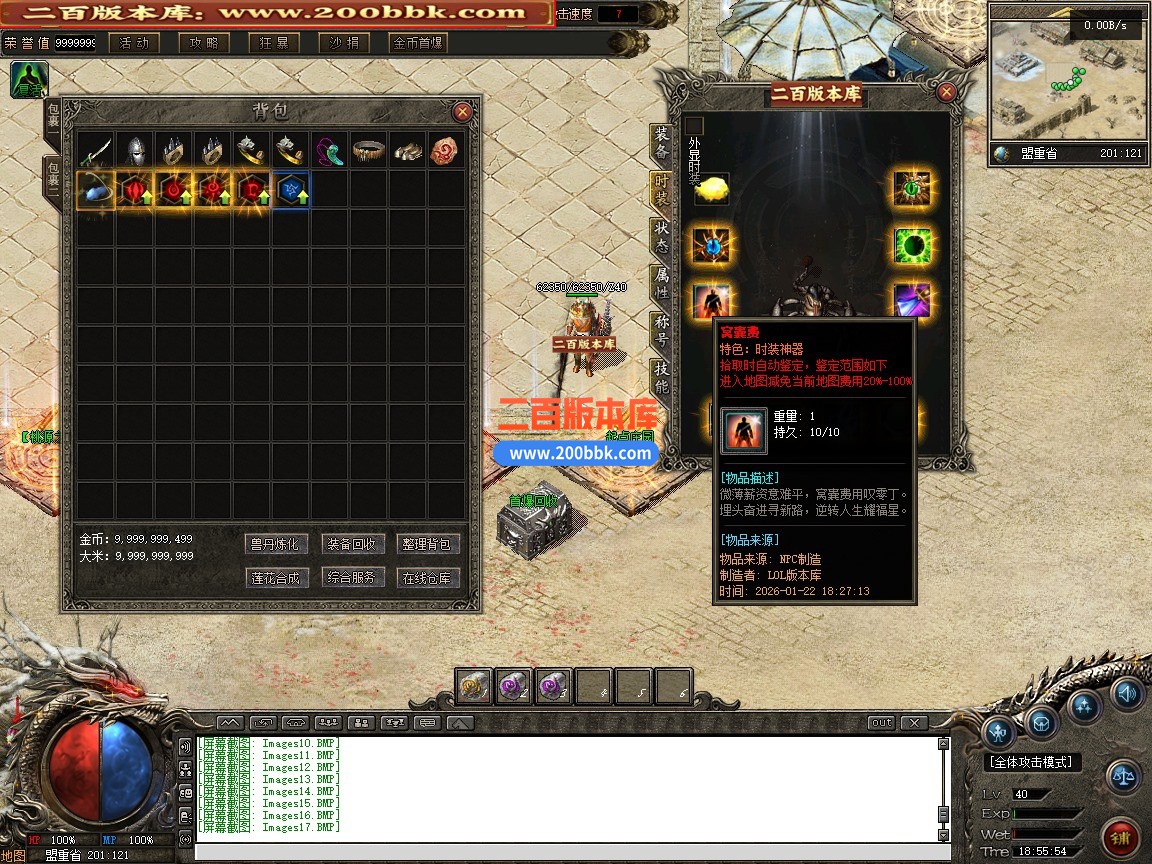Sort bag with 整理背包 button
The image size is (1152, 864).
click(429, 544)
